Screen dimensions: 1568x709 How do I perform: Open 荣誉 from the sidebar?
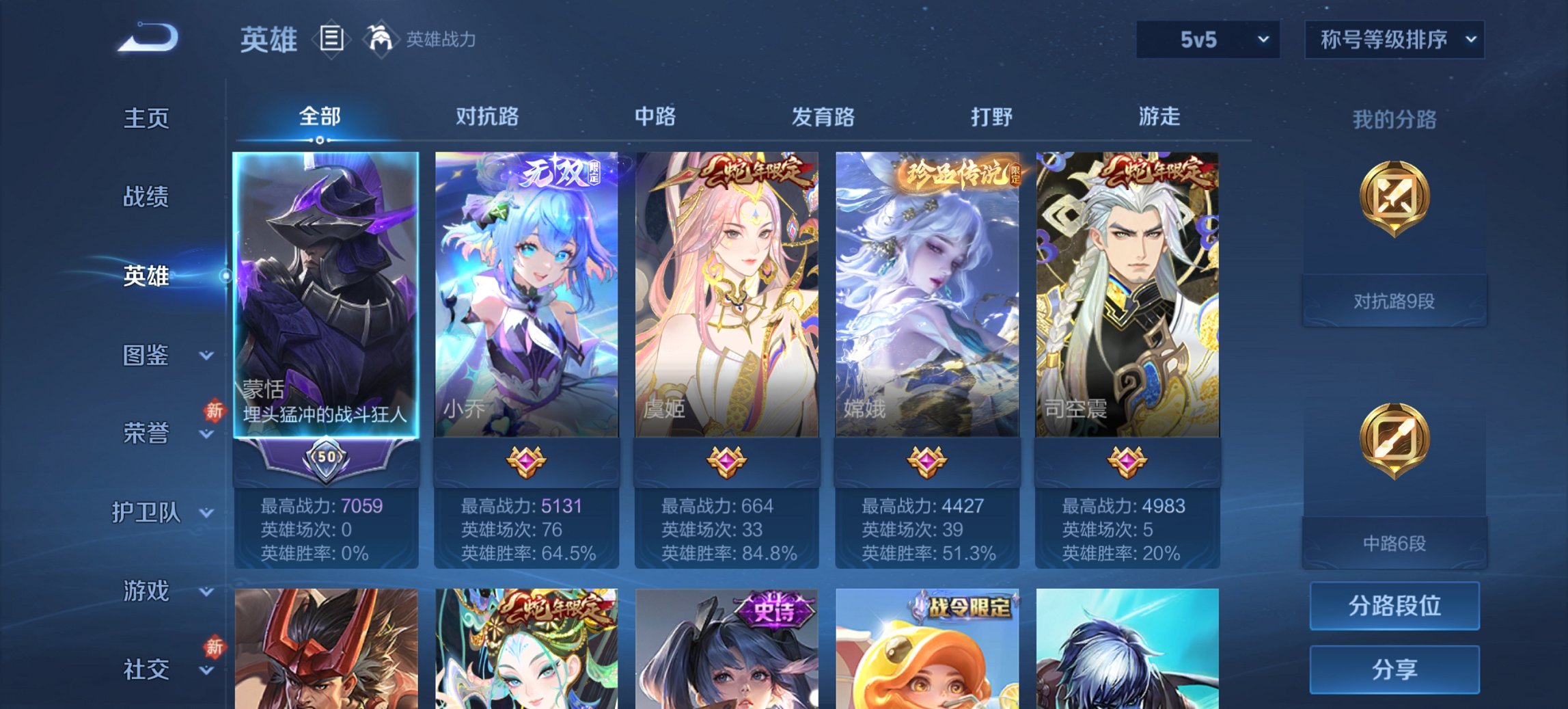[x=146, y=433]
